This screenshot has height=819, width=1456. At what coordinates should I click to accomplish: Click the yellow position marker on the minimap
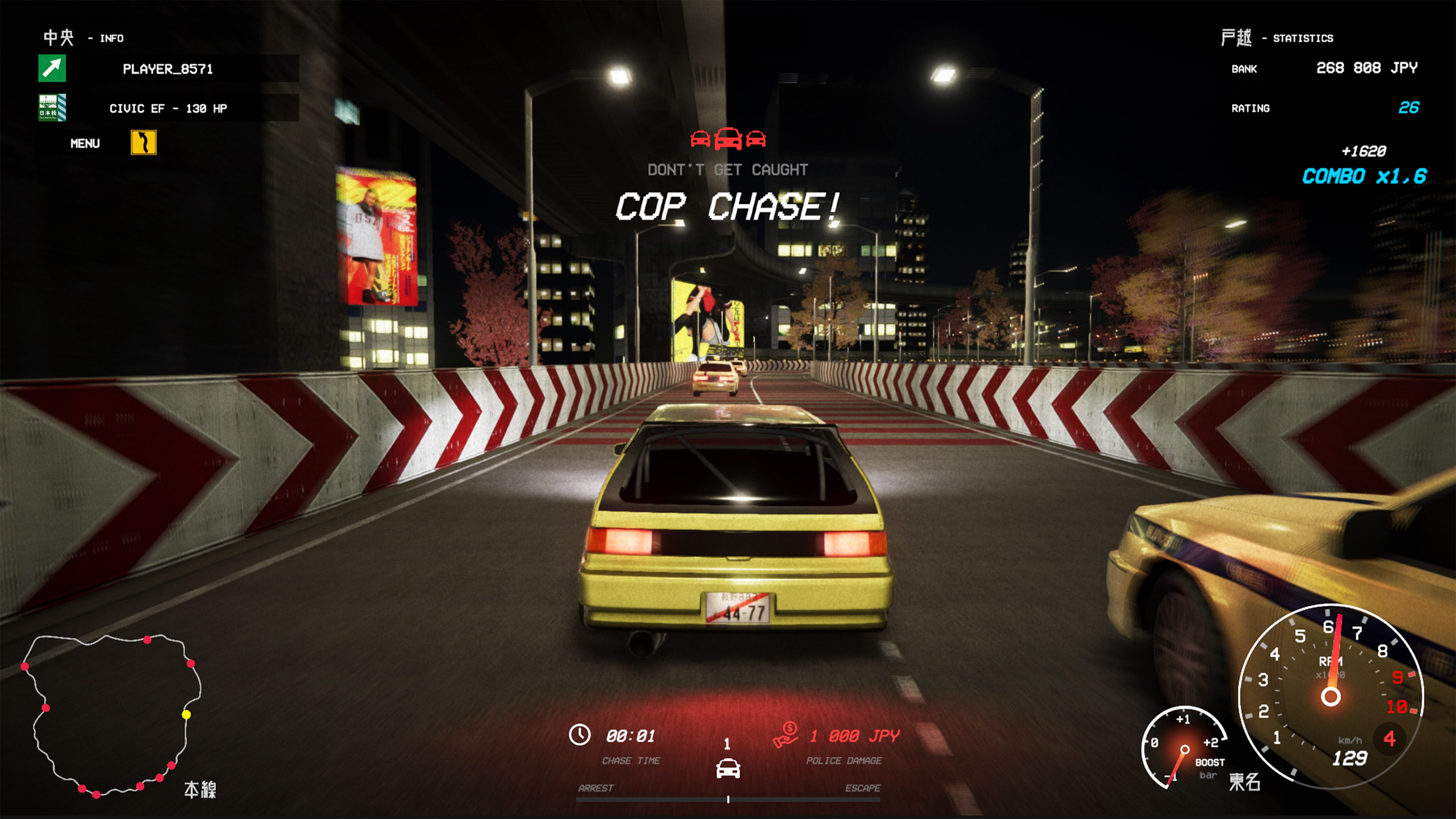tap(186, 715)
